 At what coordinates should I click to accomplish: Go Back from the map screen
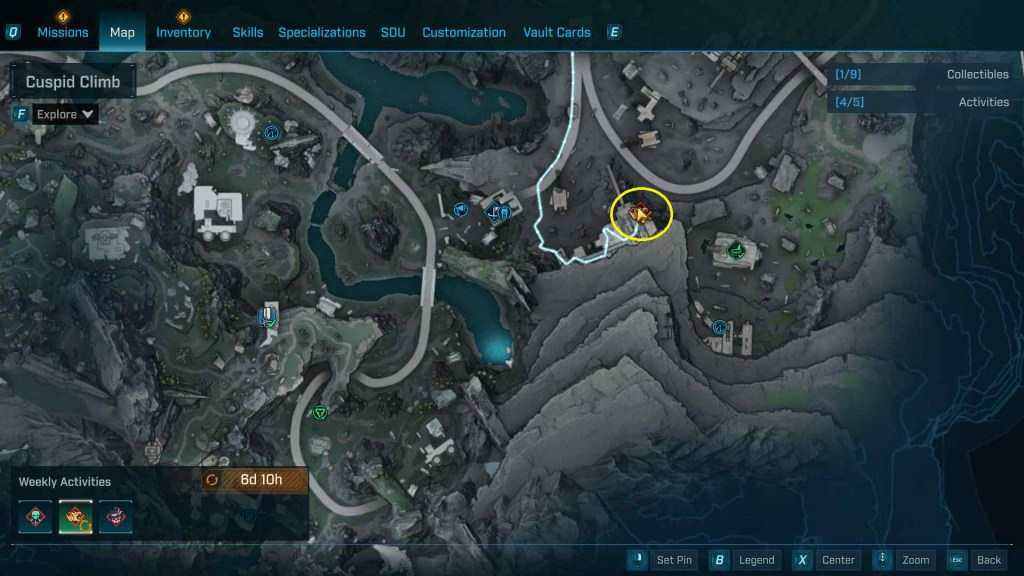pos(975,560)
